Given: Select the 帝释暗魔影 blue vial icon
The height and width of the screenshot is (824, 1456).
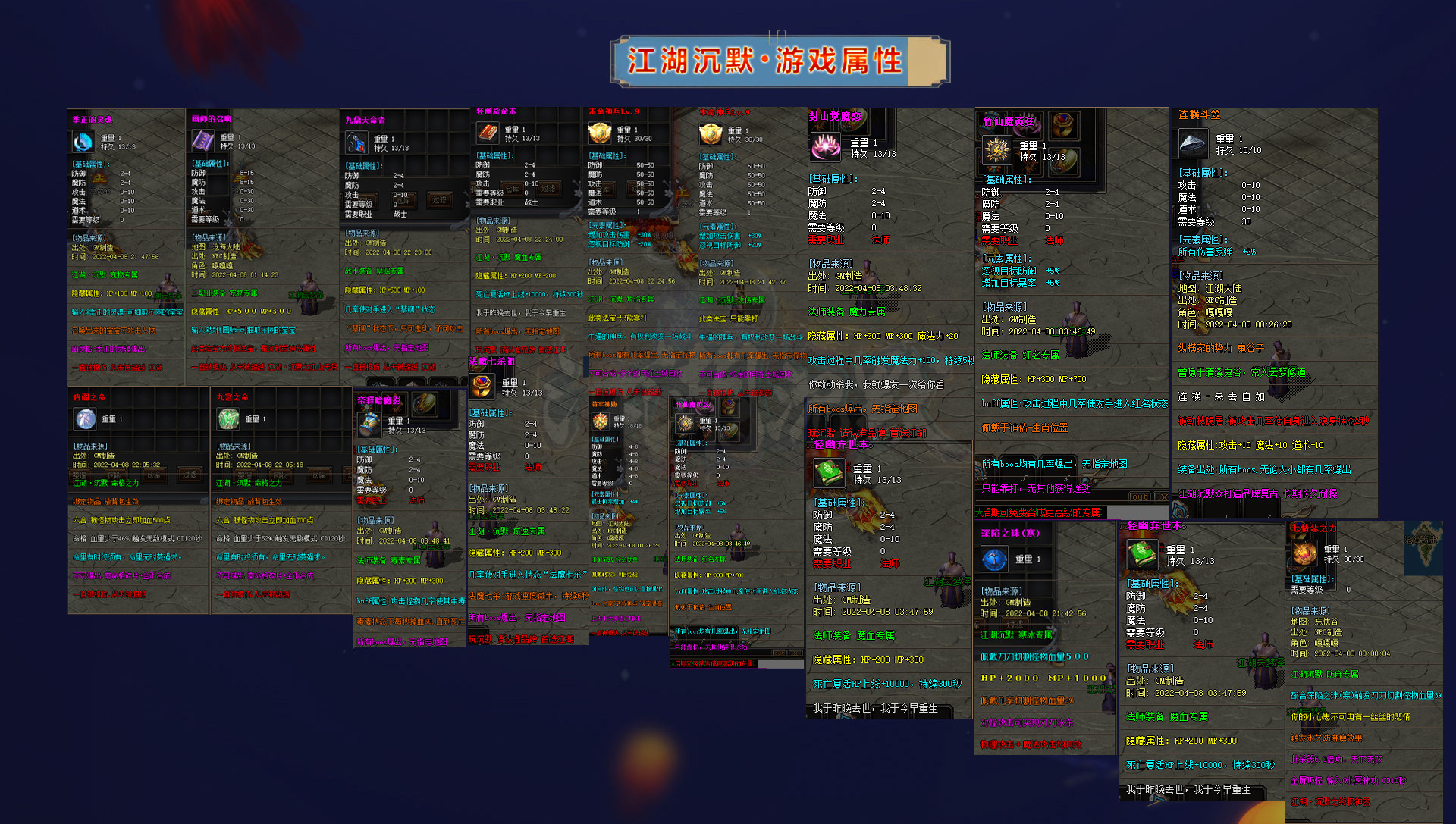Looking at the screenshot, I should point(369,423).
